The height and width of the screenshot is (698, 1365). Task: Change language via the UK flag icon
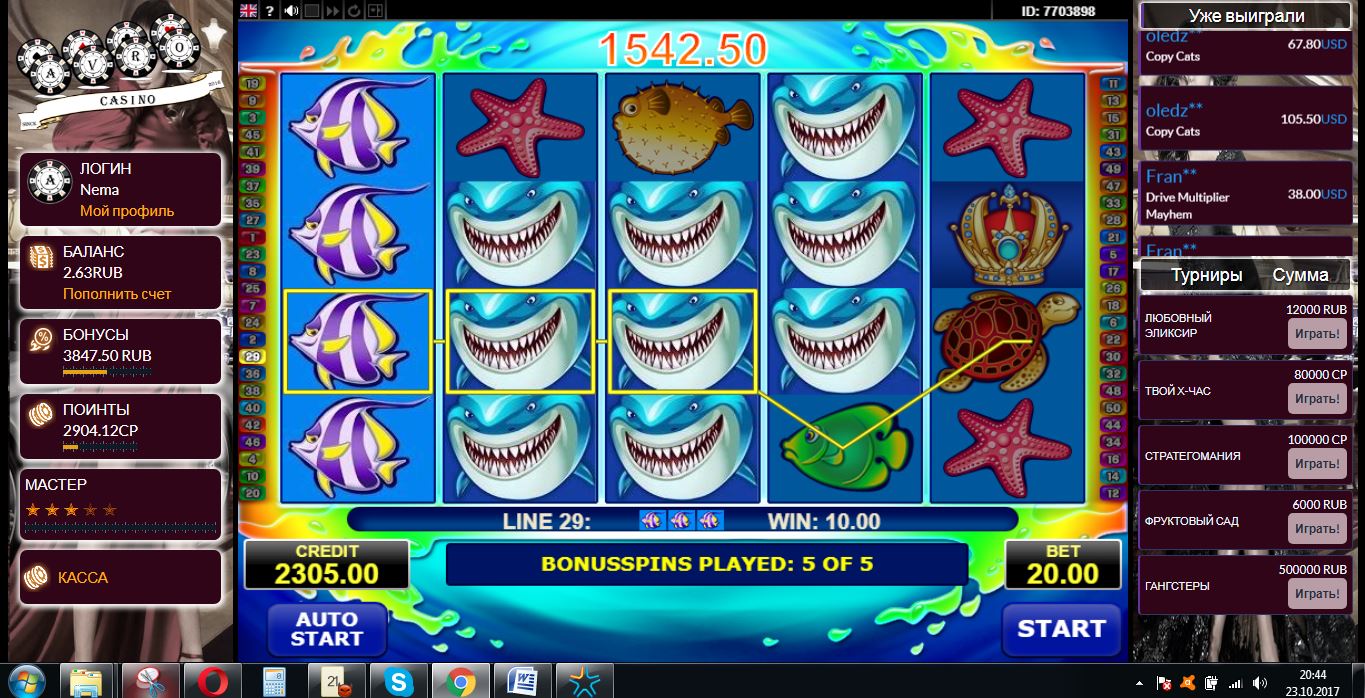[249, 11]
